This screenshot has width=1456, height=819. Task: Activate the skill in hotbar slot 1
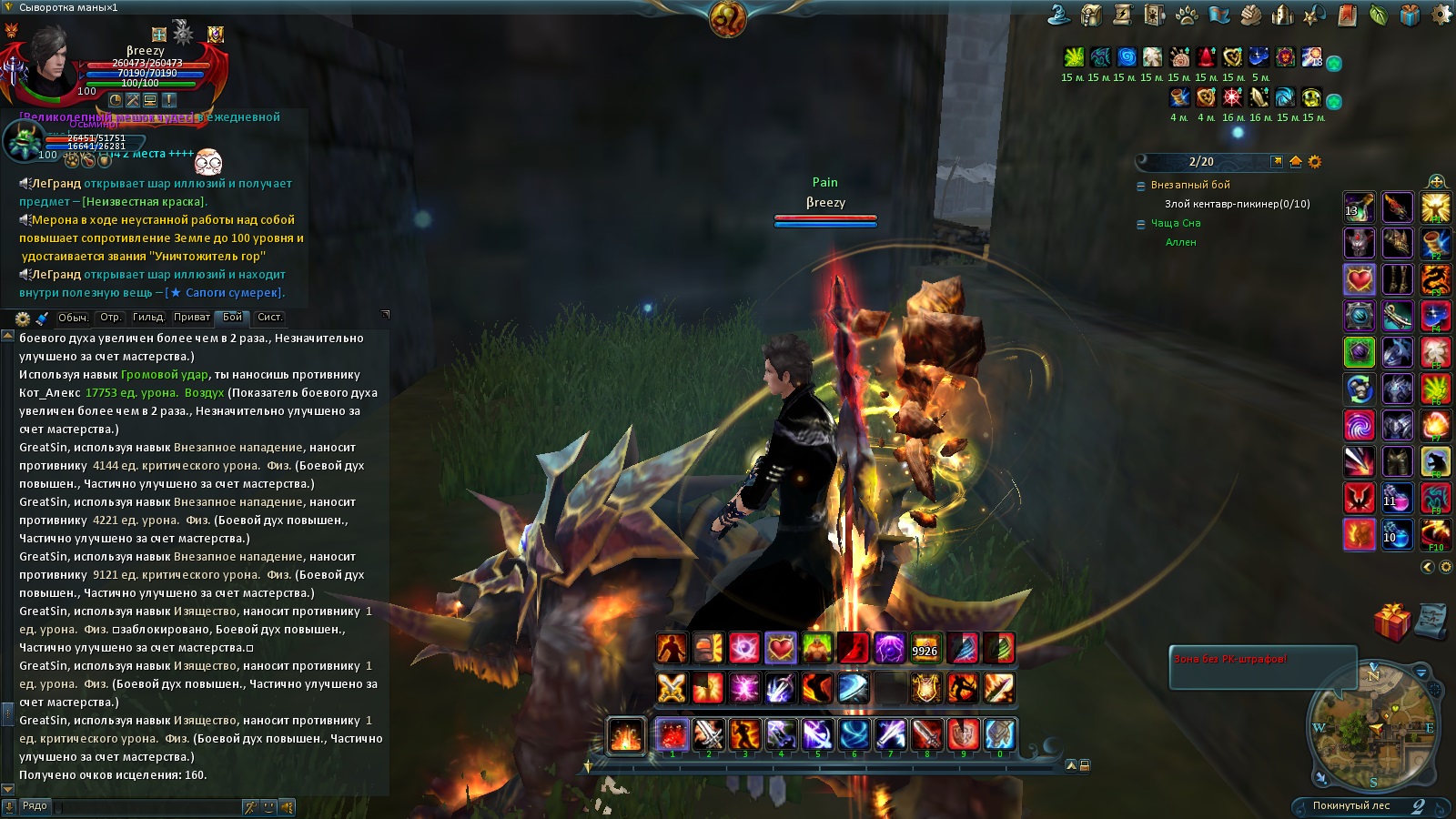pos(672,734)
